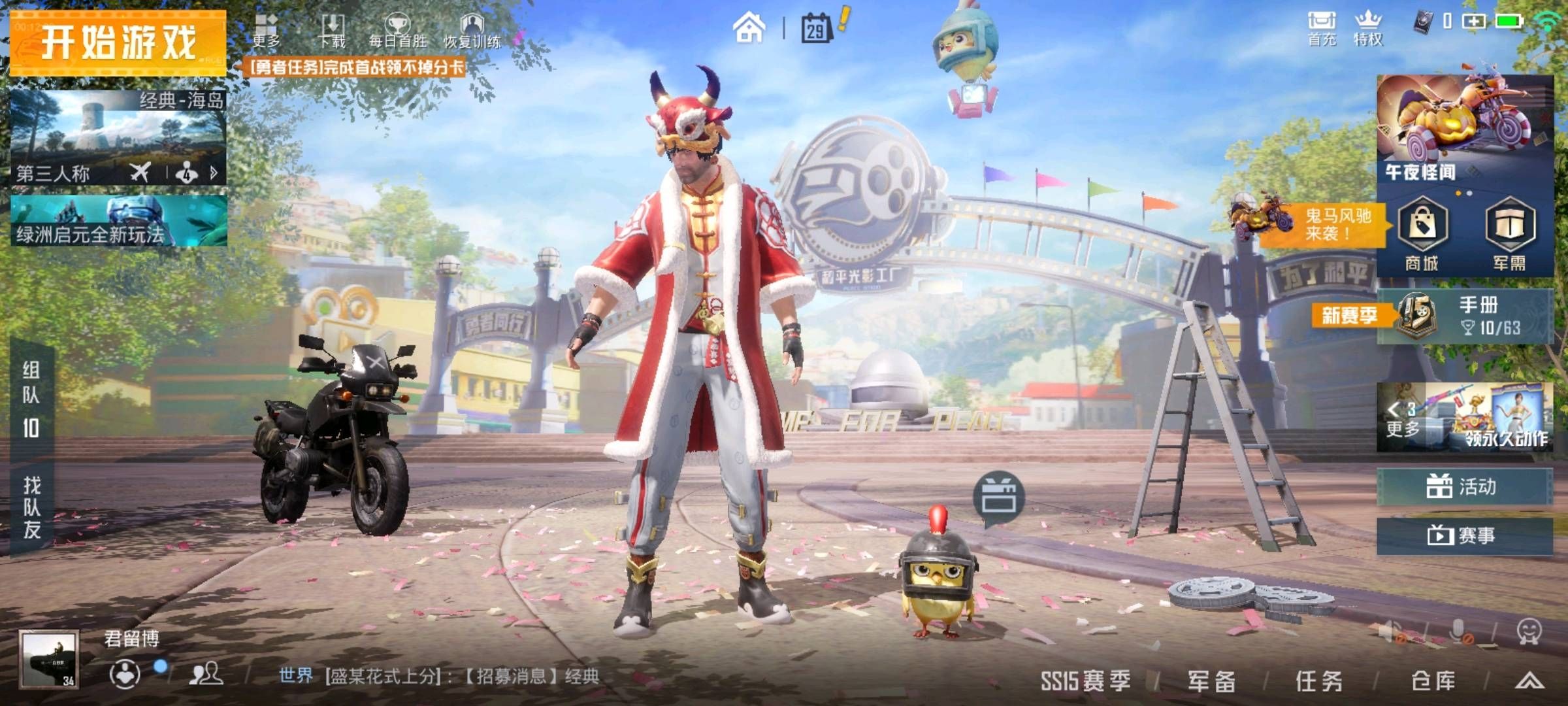Open the calendar sign-in icon
Screen dimensions: 1568x706
pyautogui.click(x=817, y=29)
